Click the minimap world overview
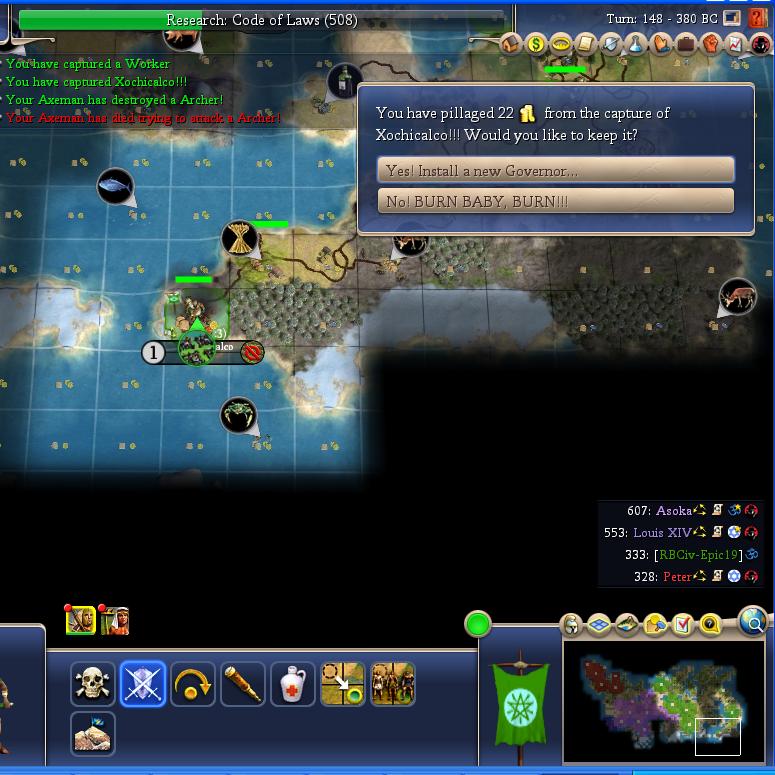Screen dimensions: 775x775 tap(664, 702)
